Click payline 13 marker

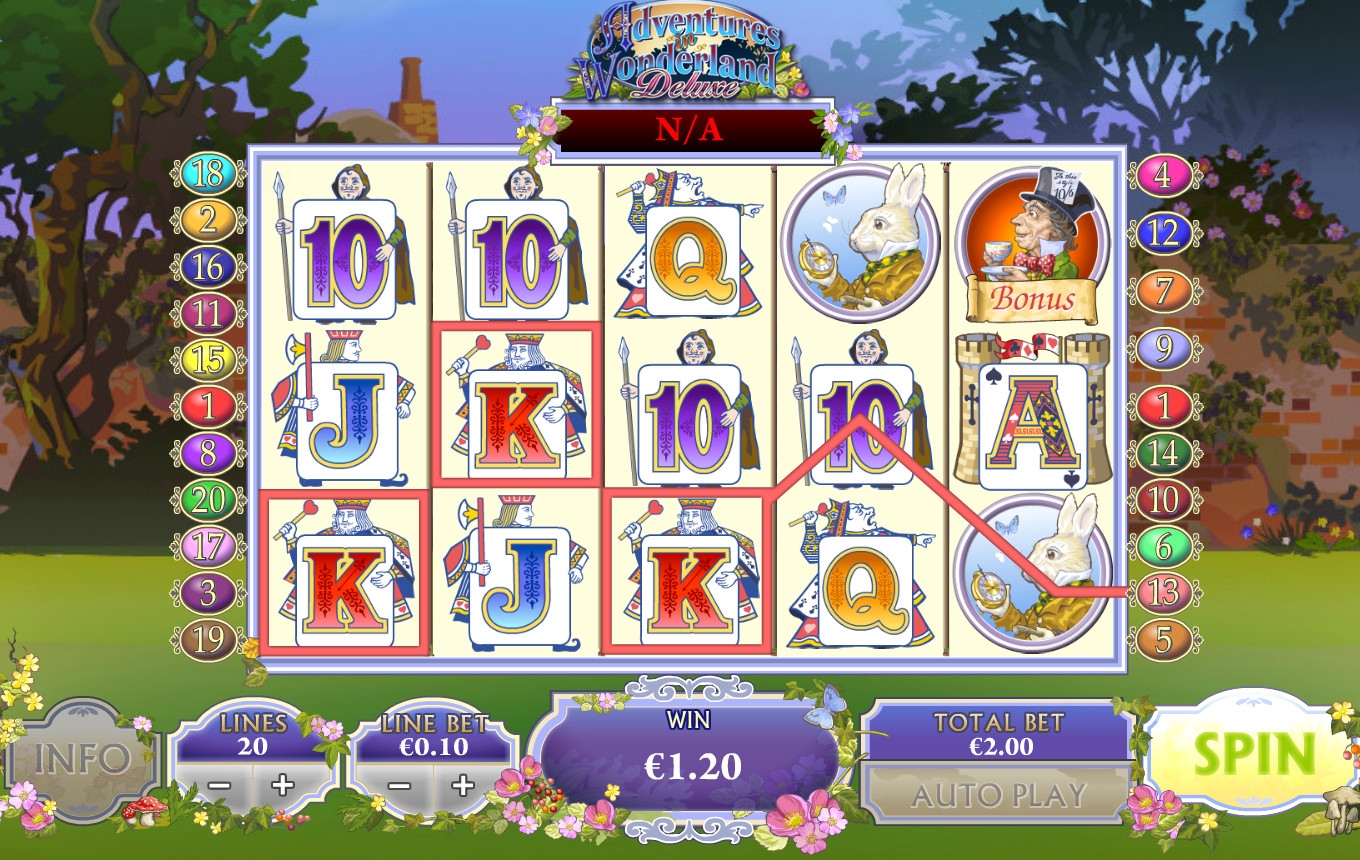pyautogui.click(x=1163, y=593)
